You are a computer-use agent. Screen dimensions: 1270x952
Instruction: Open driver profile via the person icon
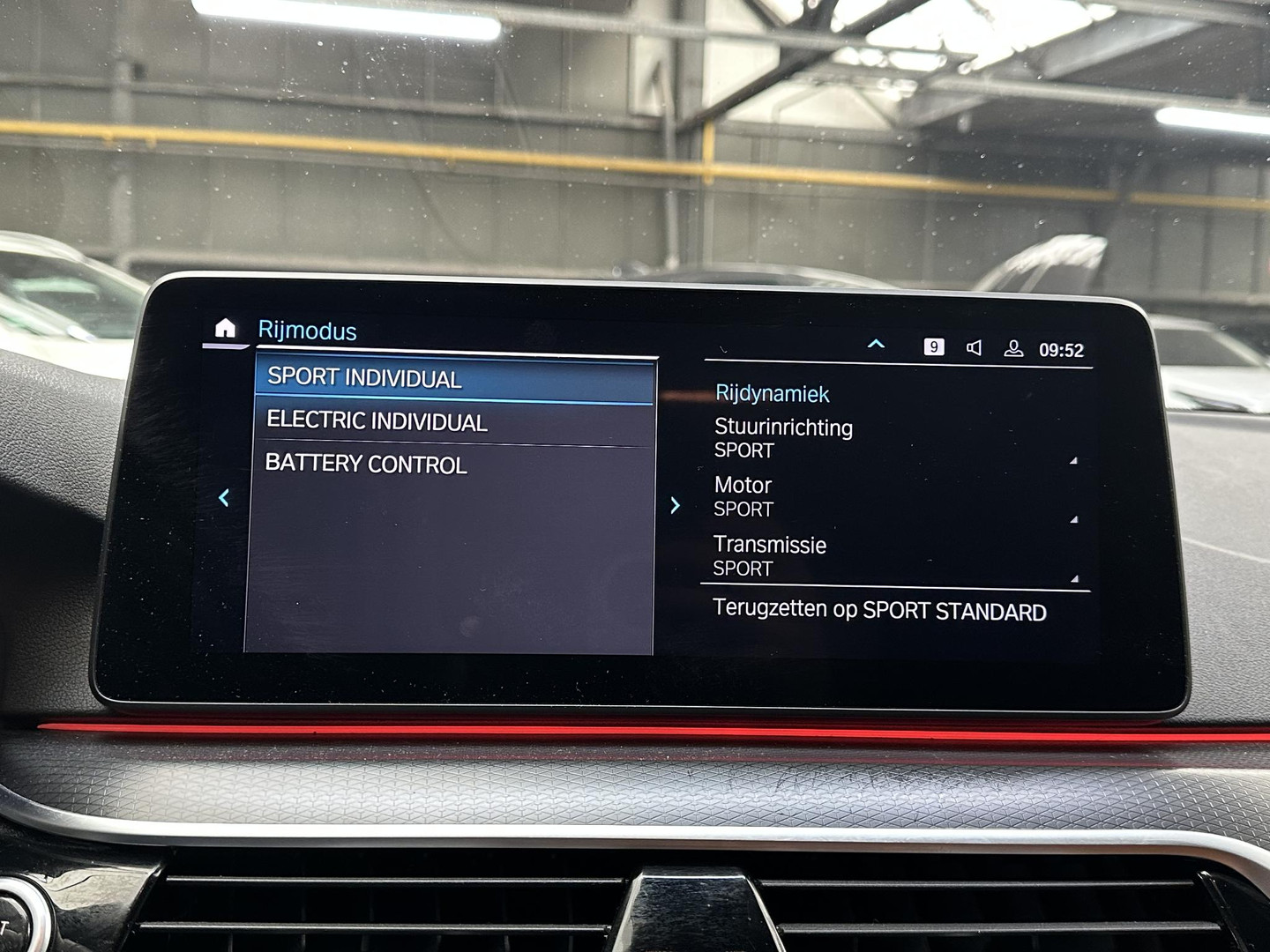(x=1012, y=347)
